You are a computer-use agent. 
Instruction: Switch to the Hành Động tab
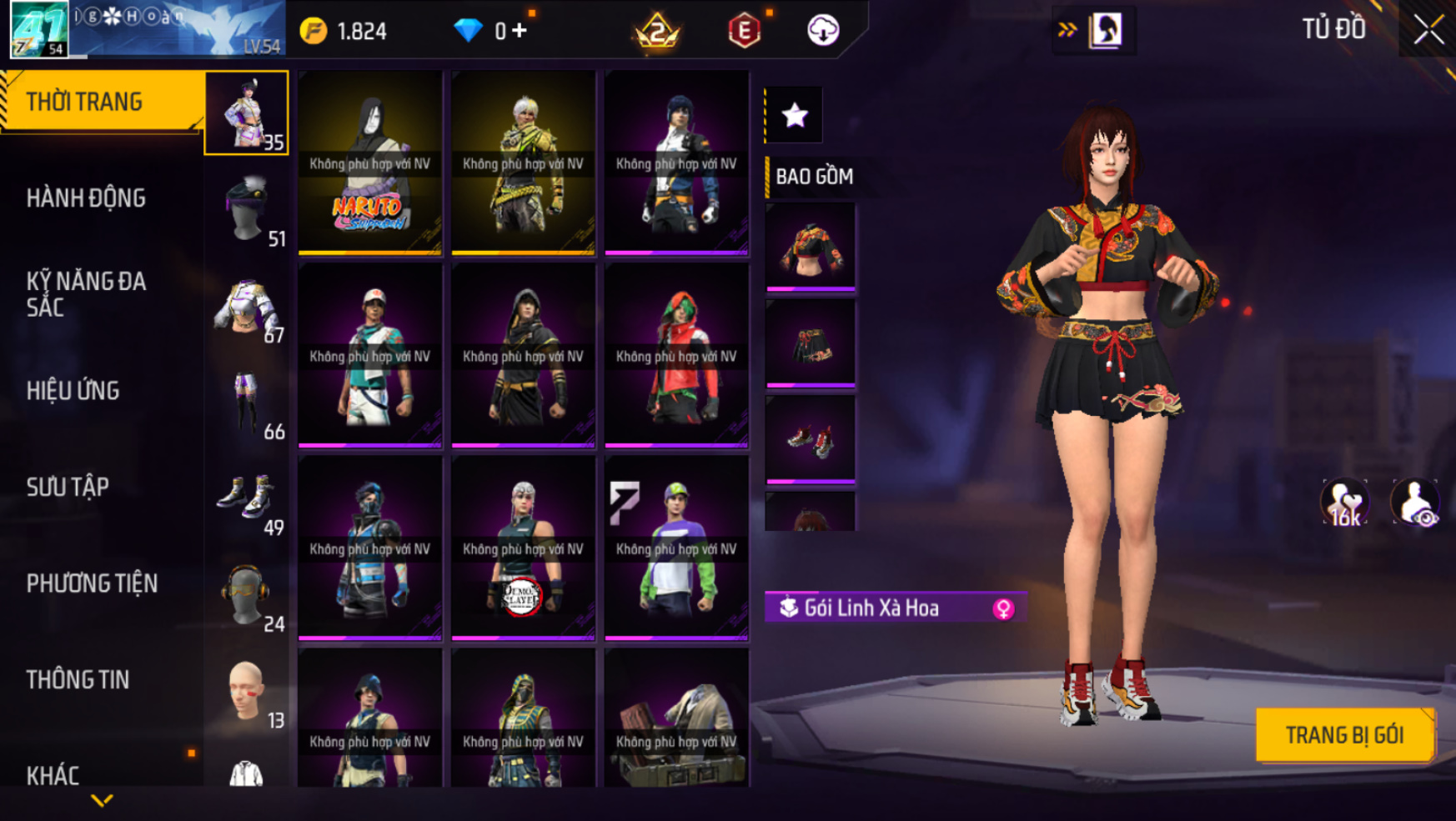tap(86, 198)
